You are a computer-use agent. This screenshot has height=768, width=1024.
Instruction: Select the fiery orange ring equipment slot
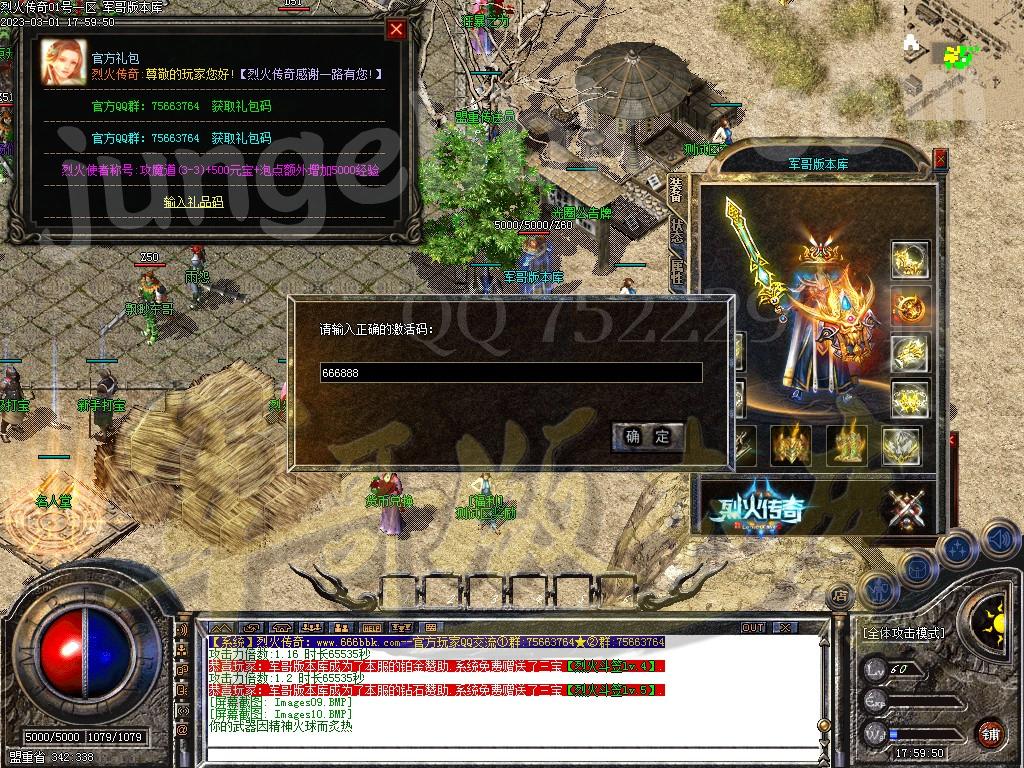tap(910, 306)
